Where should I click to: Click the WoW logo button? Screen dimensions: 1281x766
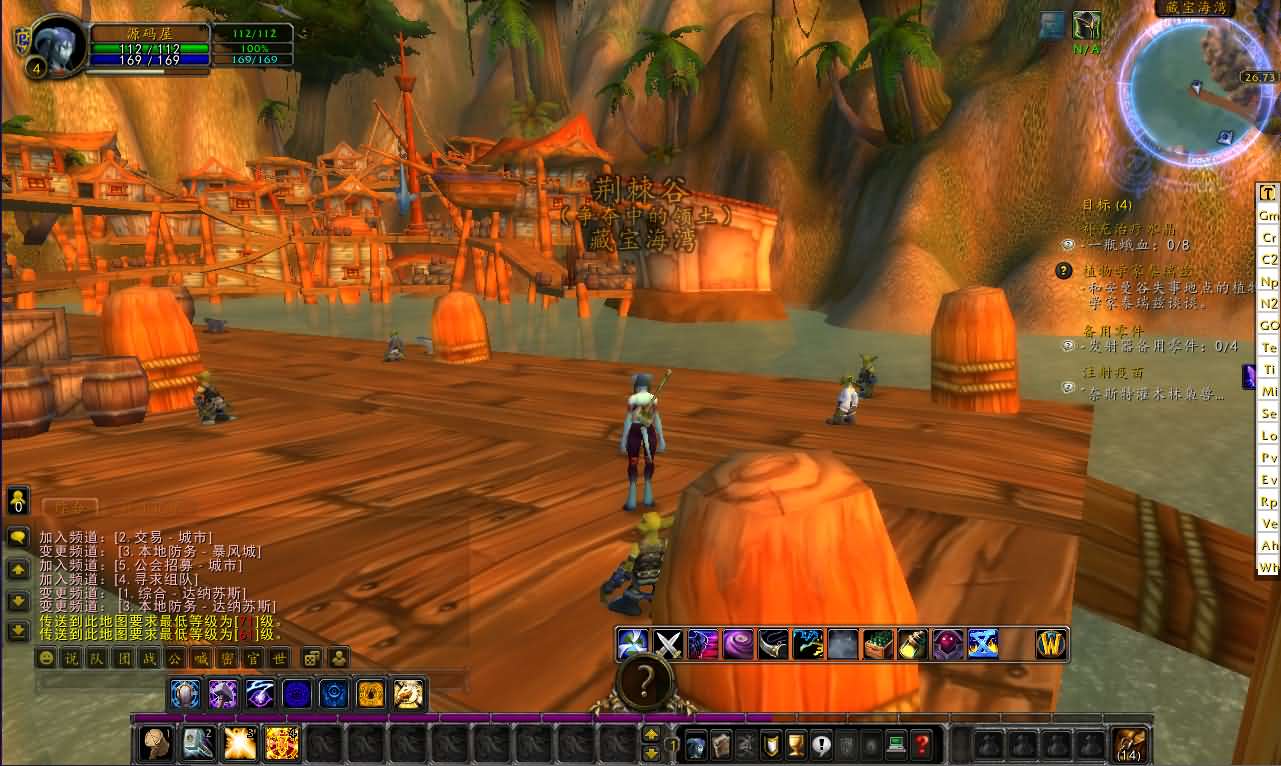pyautogui.click(x=1052, y=644)
